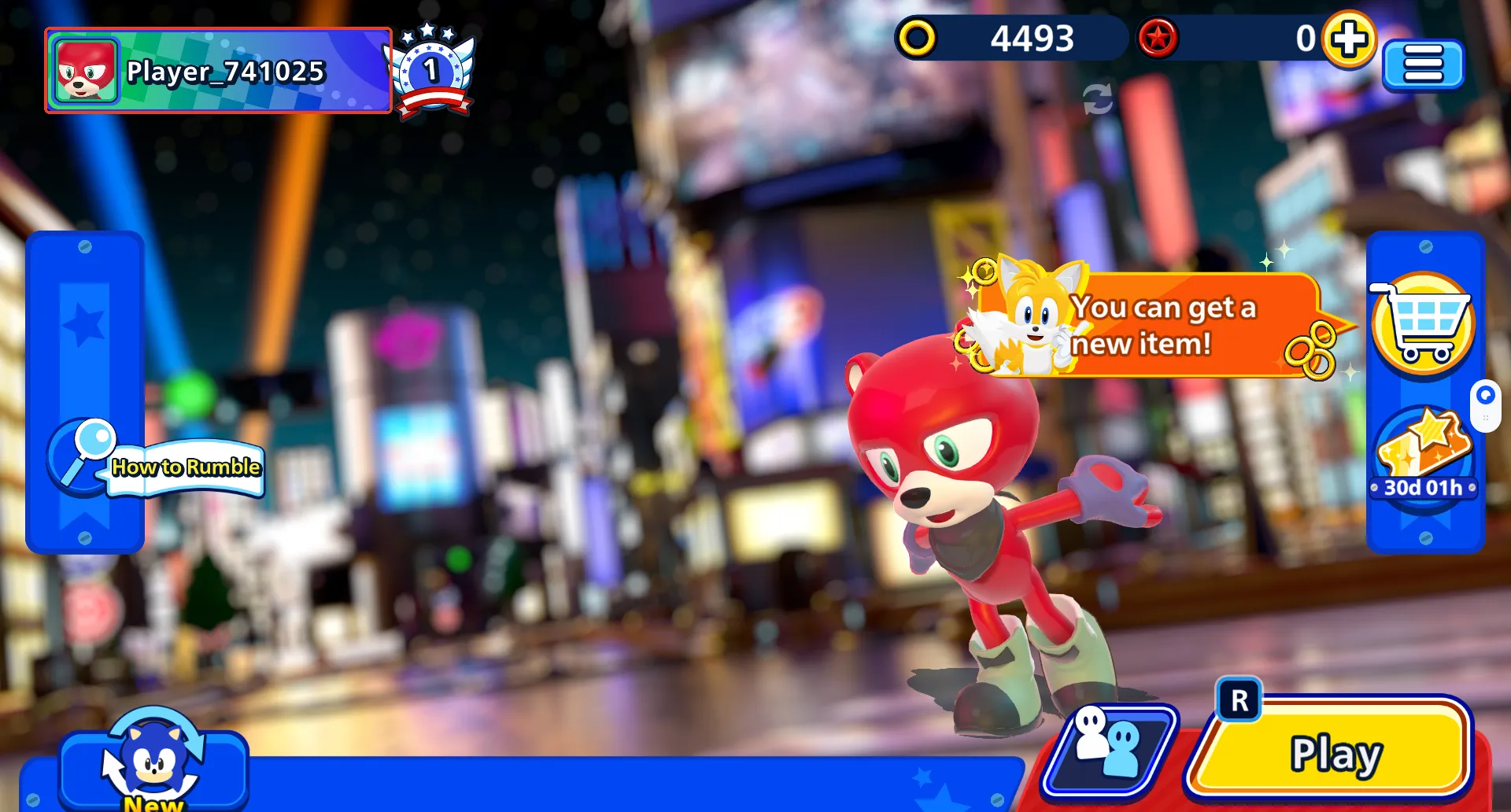
Task: Start a match with the yellow Play button
Action: tap(1332, 753)
